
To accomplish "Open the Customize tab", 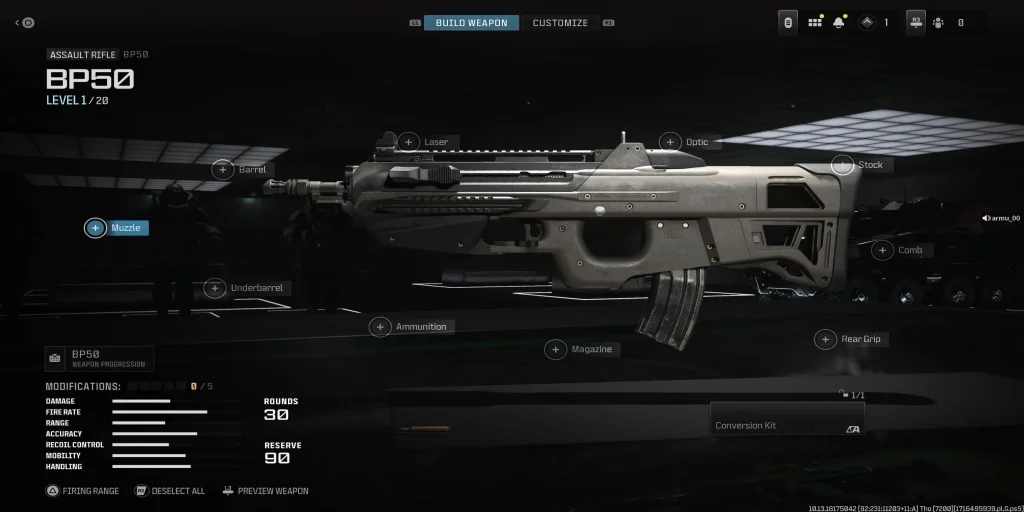I will (560, 23).
